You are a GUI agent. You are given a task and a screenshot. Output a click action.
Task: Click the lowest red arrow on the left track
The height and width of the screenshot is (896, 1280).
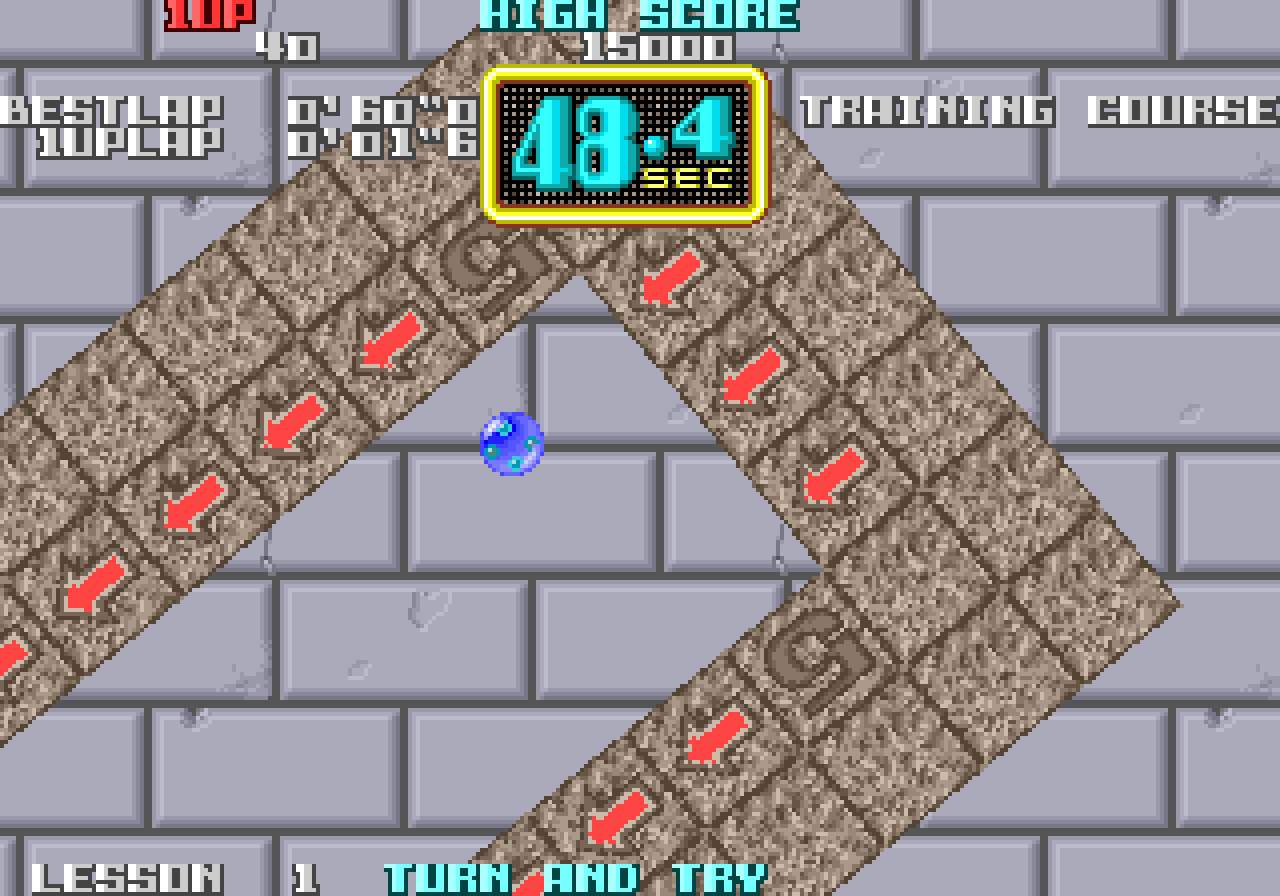click(12, 655)
